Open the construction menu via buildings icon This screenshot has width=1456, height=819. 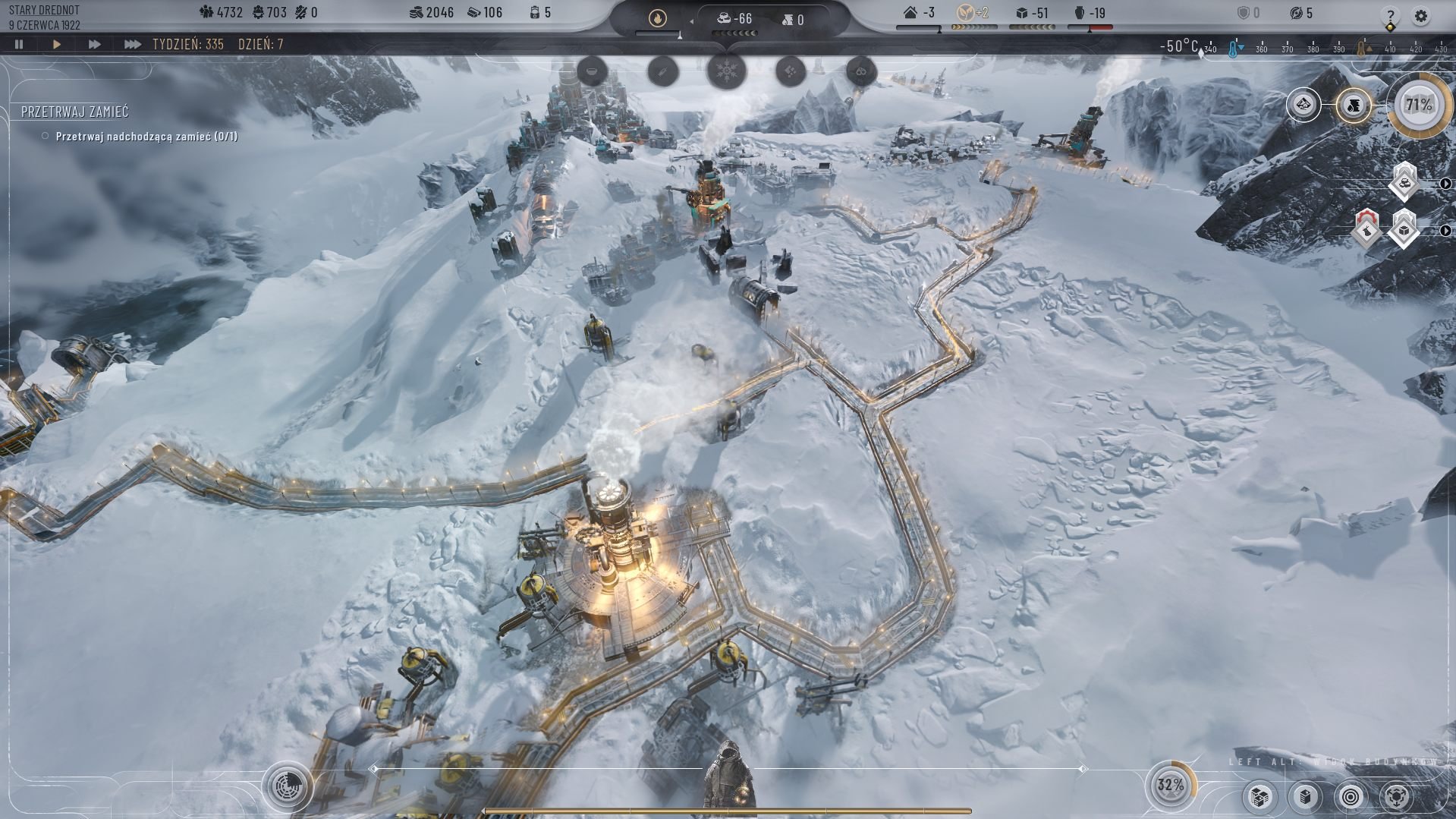click(1260, 798)
